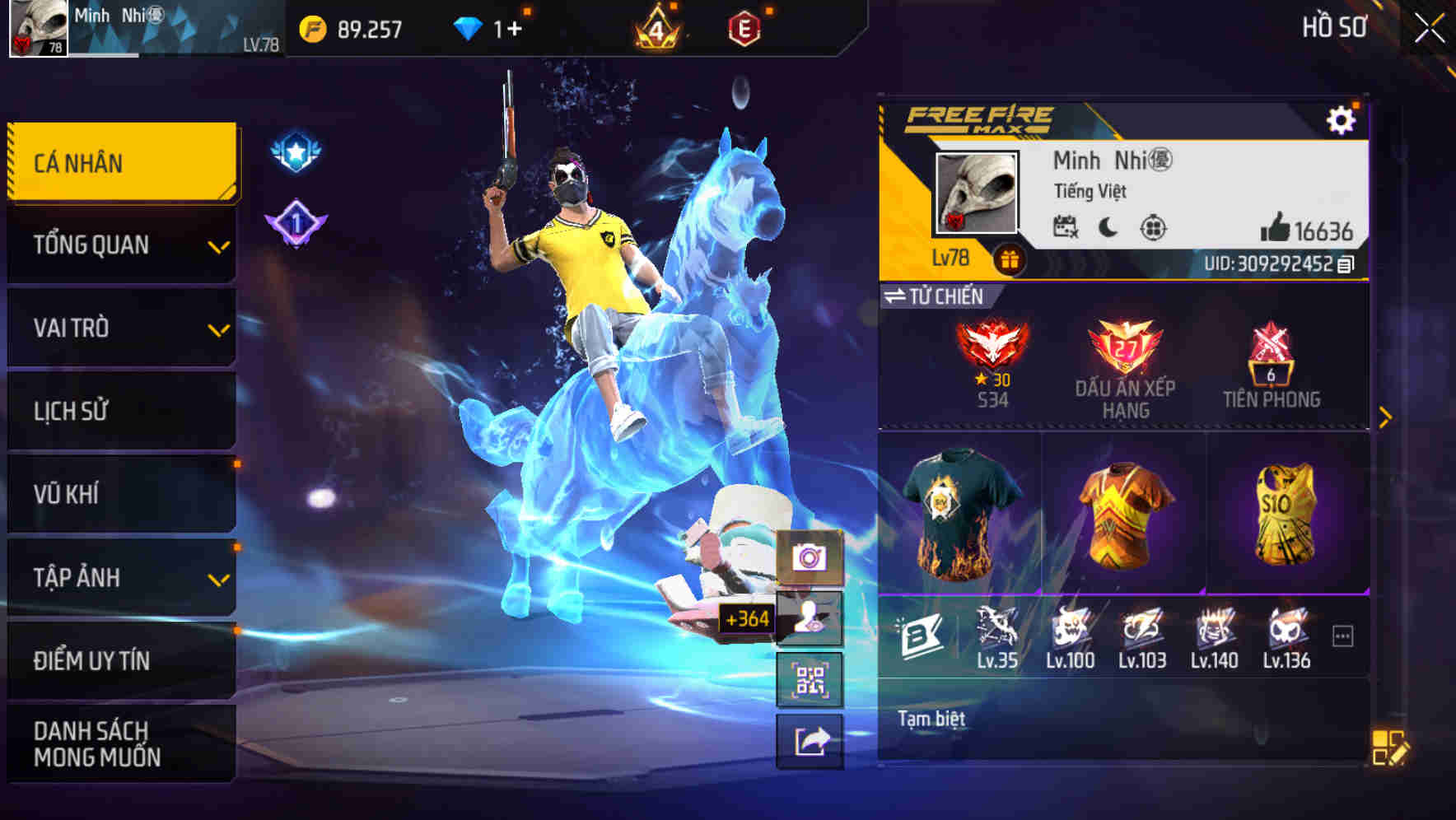This screenshot has width=1456, height=820.
Task: Open the LỊCH SỬ tab
Action: tap(120, 411)
